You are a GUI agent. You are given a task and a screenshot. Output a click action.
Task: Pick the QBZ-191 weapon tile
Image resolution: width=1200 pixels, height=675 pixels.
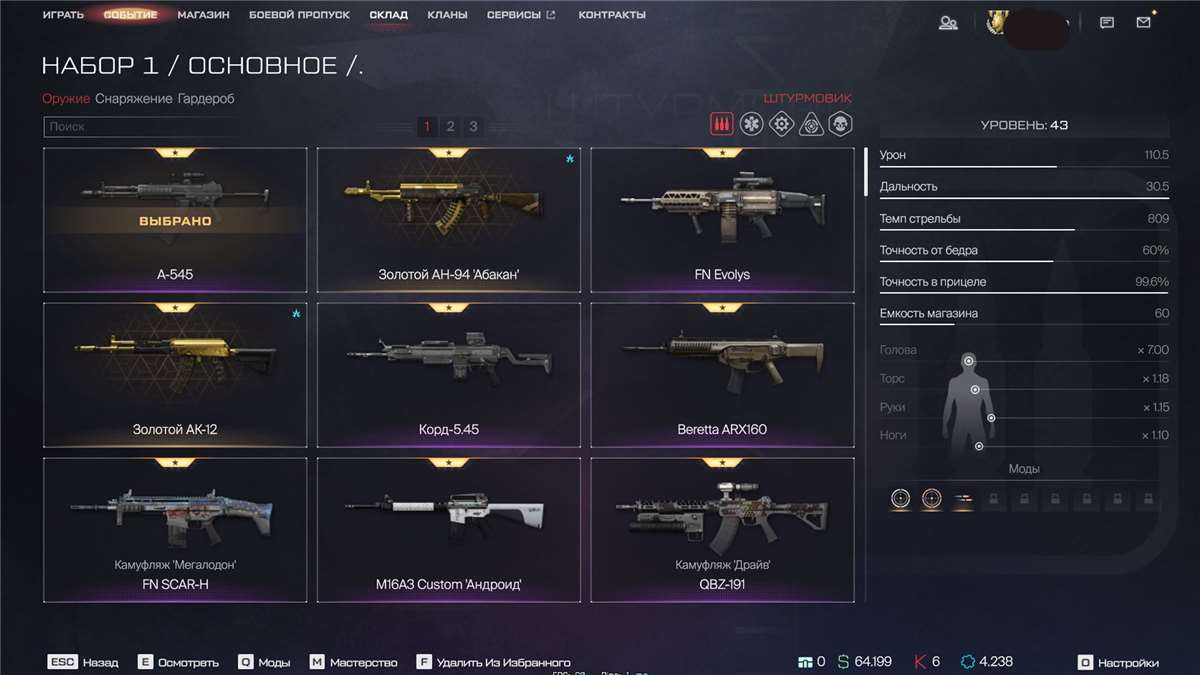(722, 530)
